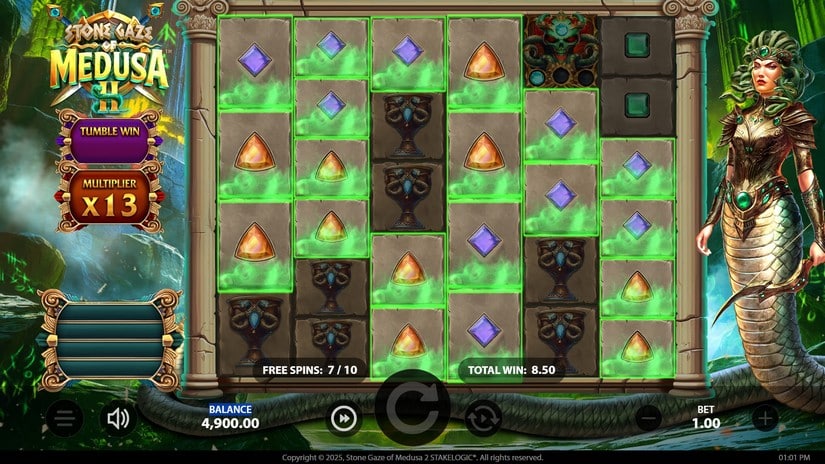Toggle the sound speaker icon
Screen dimensions: 825x464
(119, 419)
